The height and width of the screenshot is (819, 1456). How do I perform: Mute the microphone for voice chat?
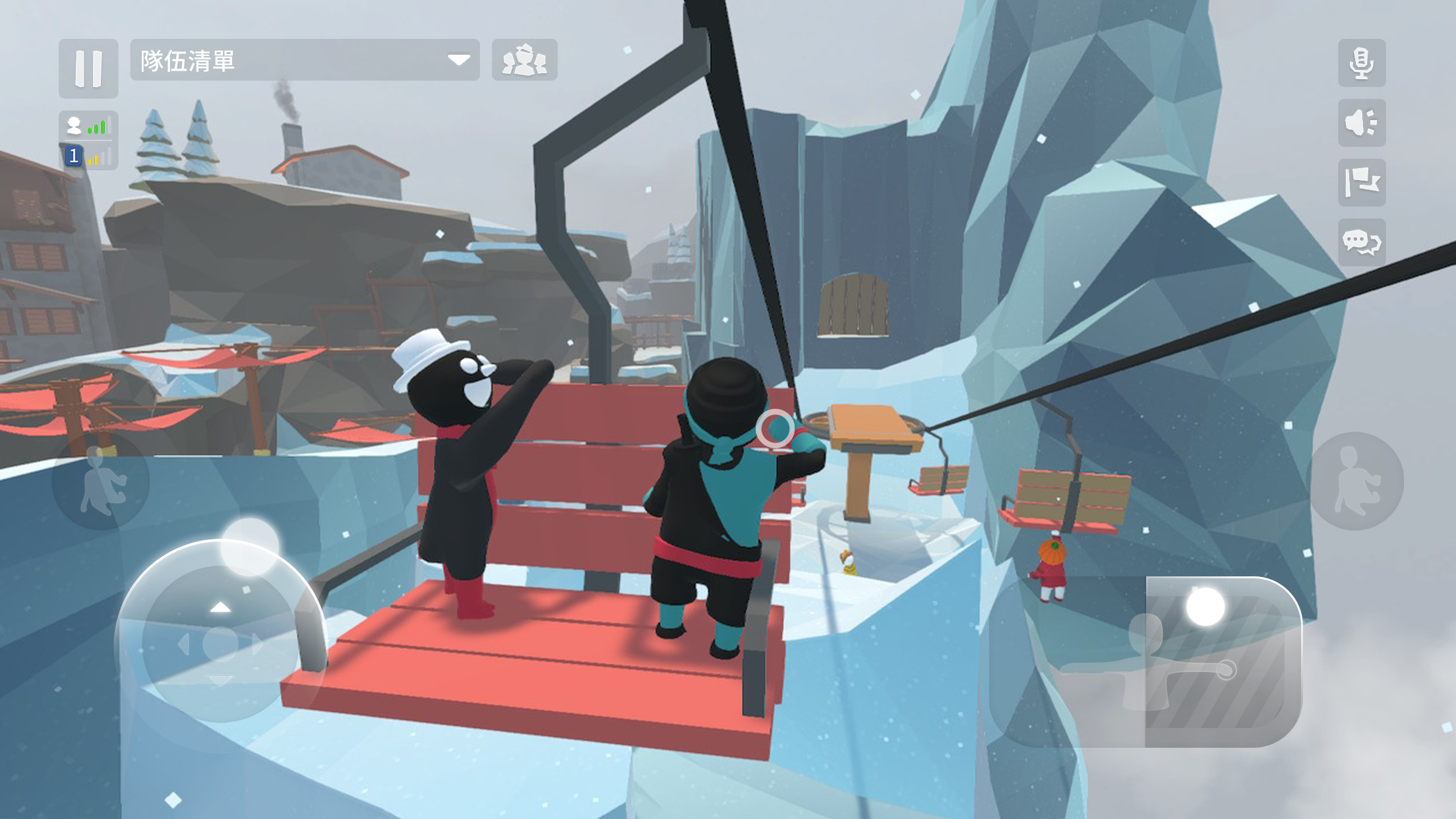[1362, 62]
